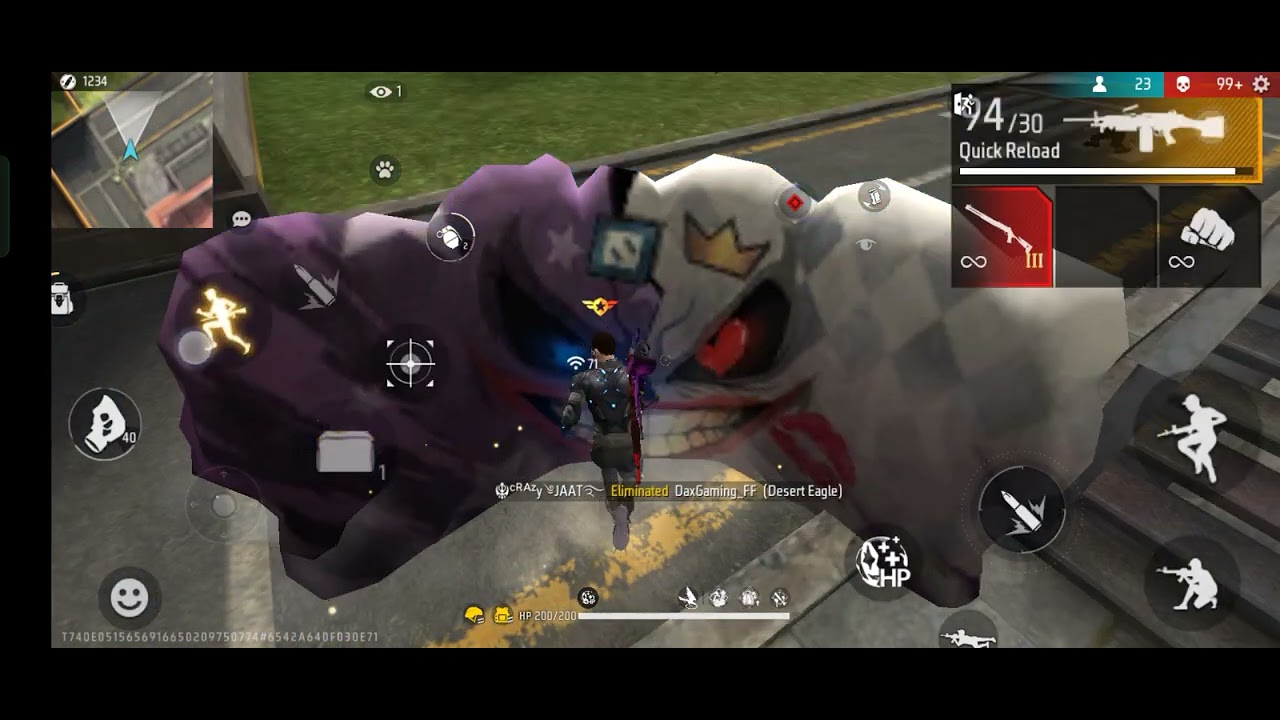Tap the paw print pet icon
The width and height of the screenshot is (1280, 720).
pos(384,170)
